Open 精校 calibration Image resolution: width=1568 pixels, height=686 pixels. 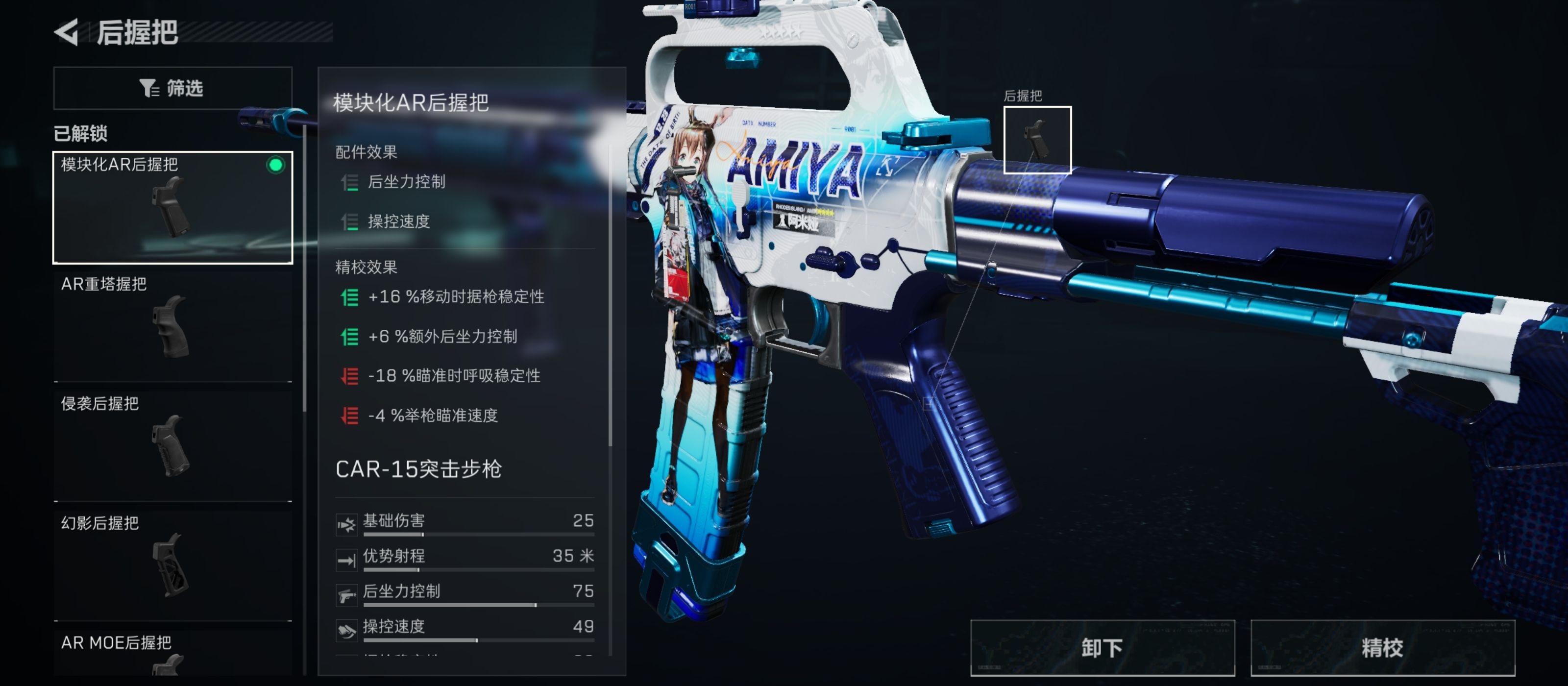(x=1382, y=648)
